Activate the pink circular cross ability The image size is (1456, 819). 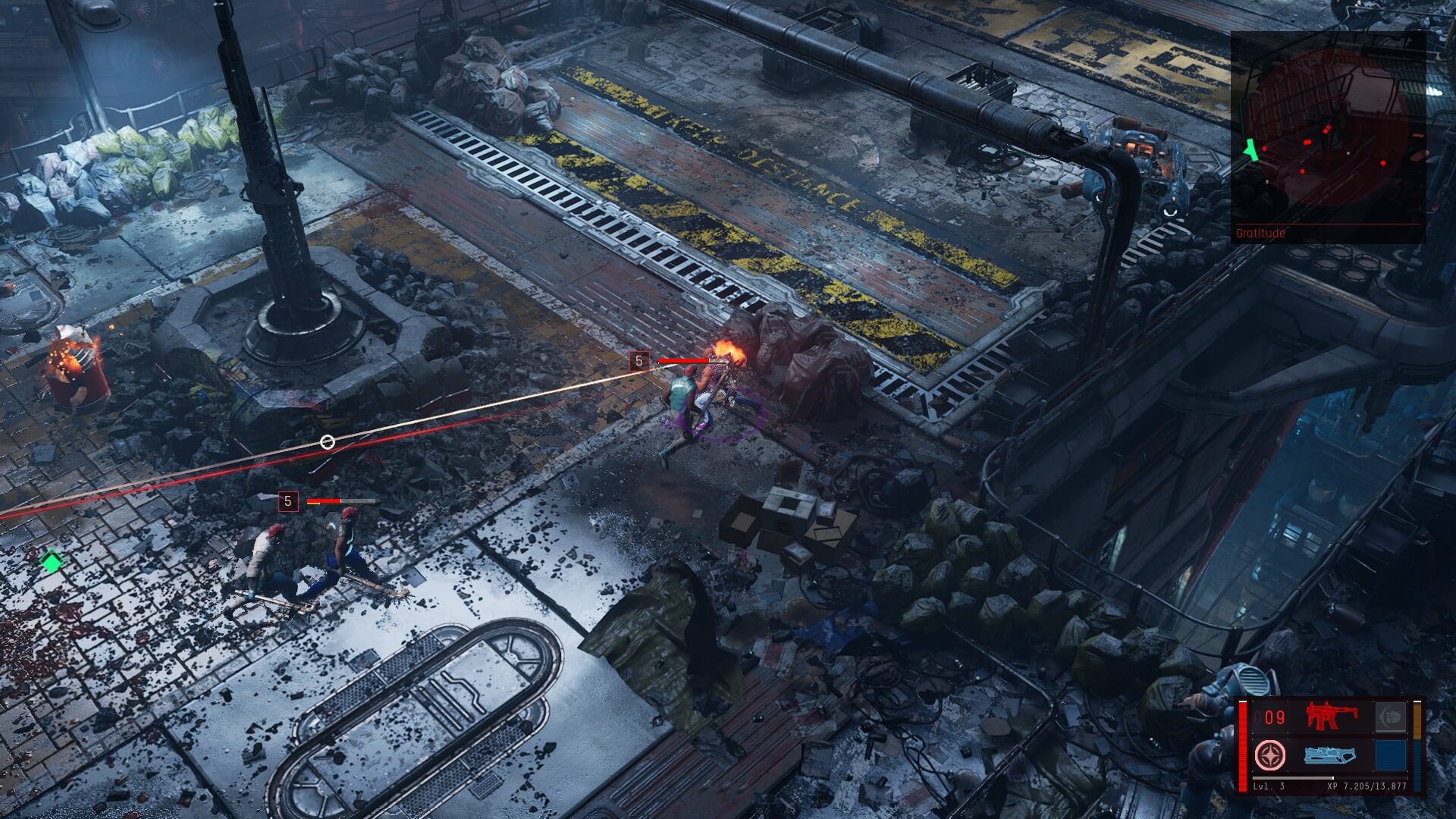[x=1270, y=755]
